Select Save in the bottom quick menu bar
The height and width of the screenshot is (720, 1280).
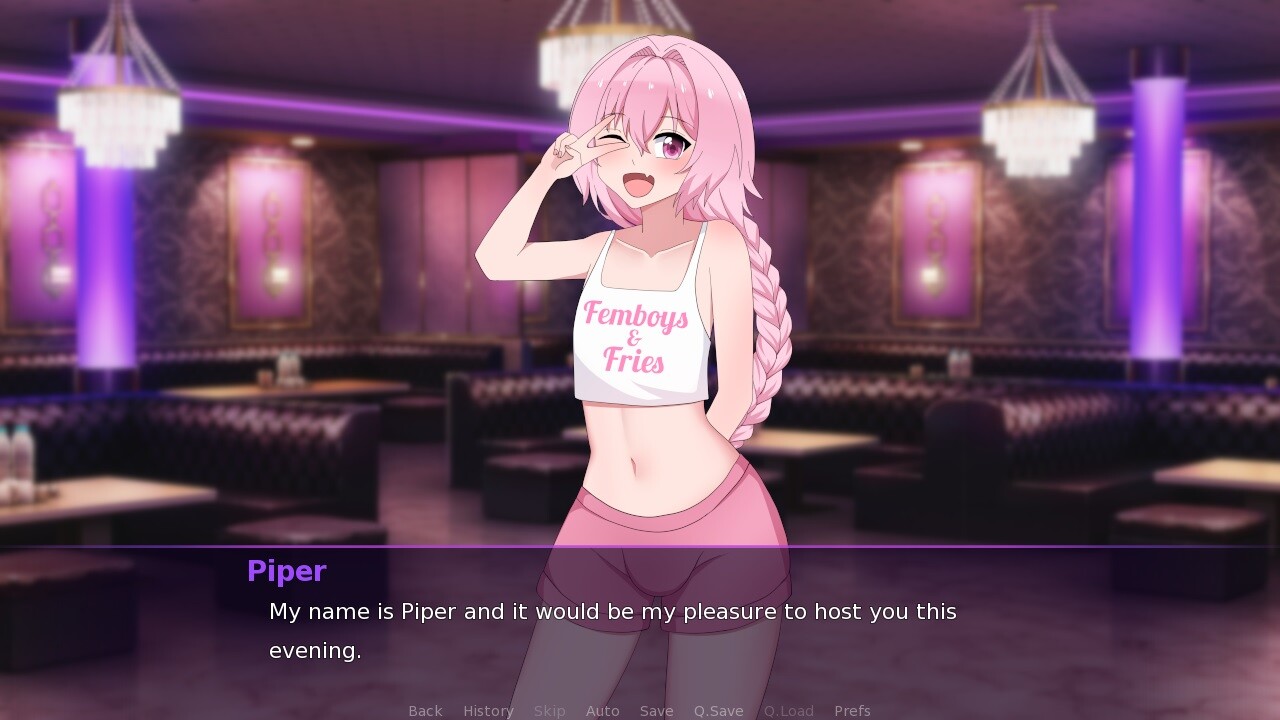(656, 711)
